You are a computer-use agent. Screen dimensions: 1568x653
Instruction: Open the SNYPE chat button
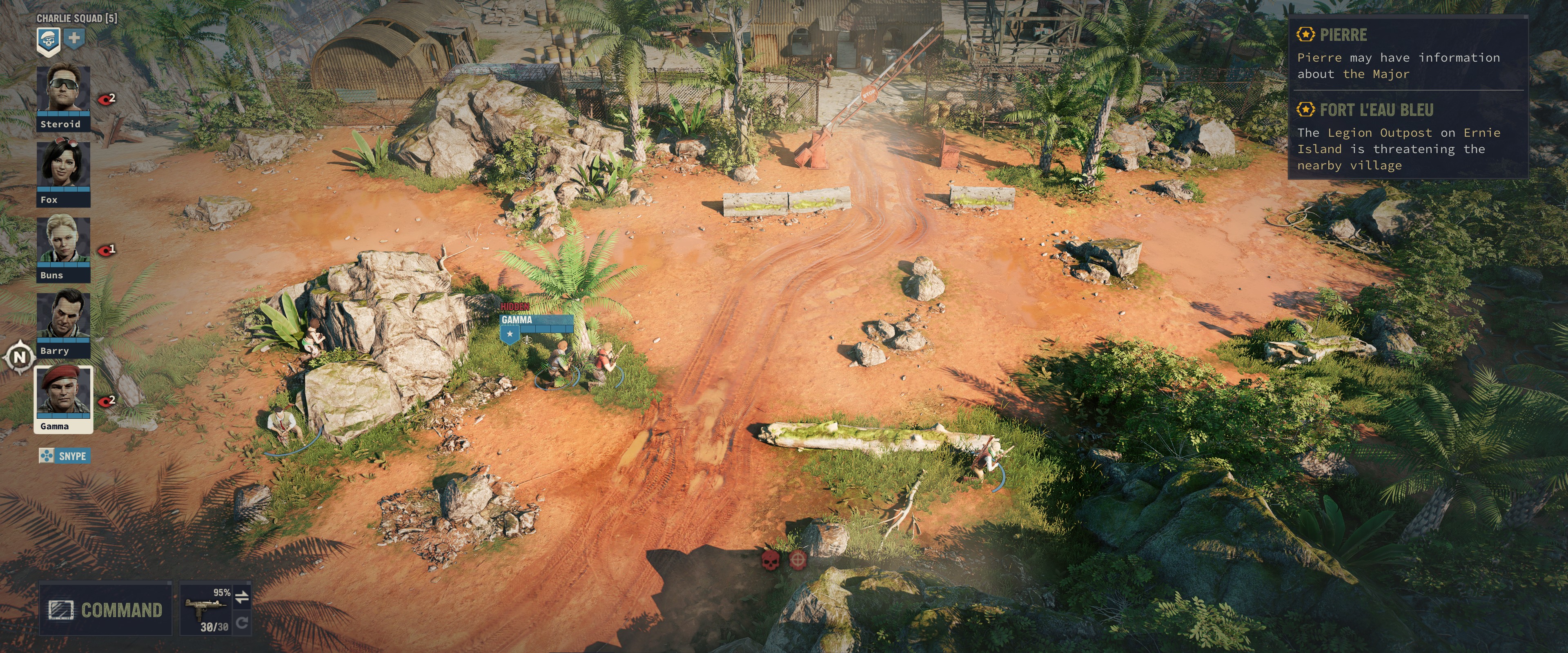click(65, 456)
